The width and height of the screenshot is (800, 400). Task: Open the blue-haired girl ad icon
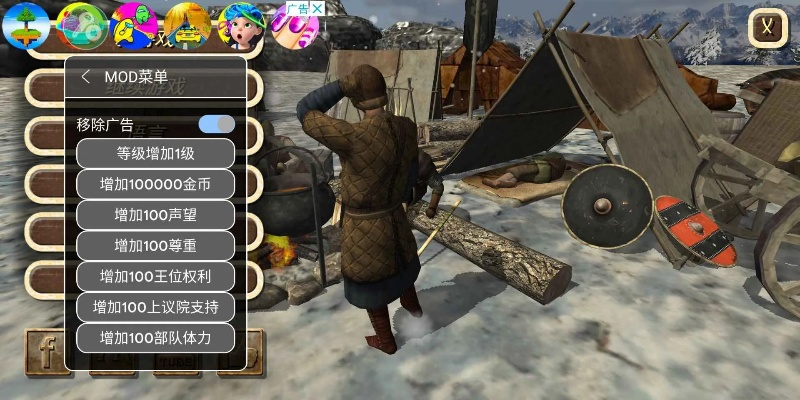[x=241, y=25]
